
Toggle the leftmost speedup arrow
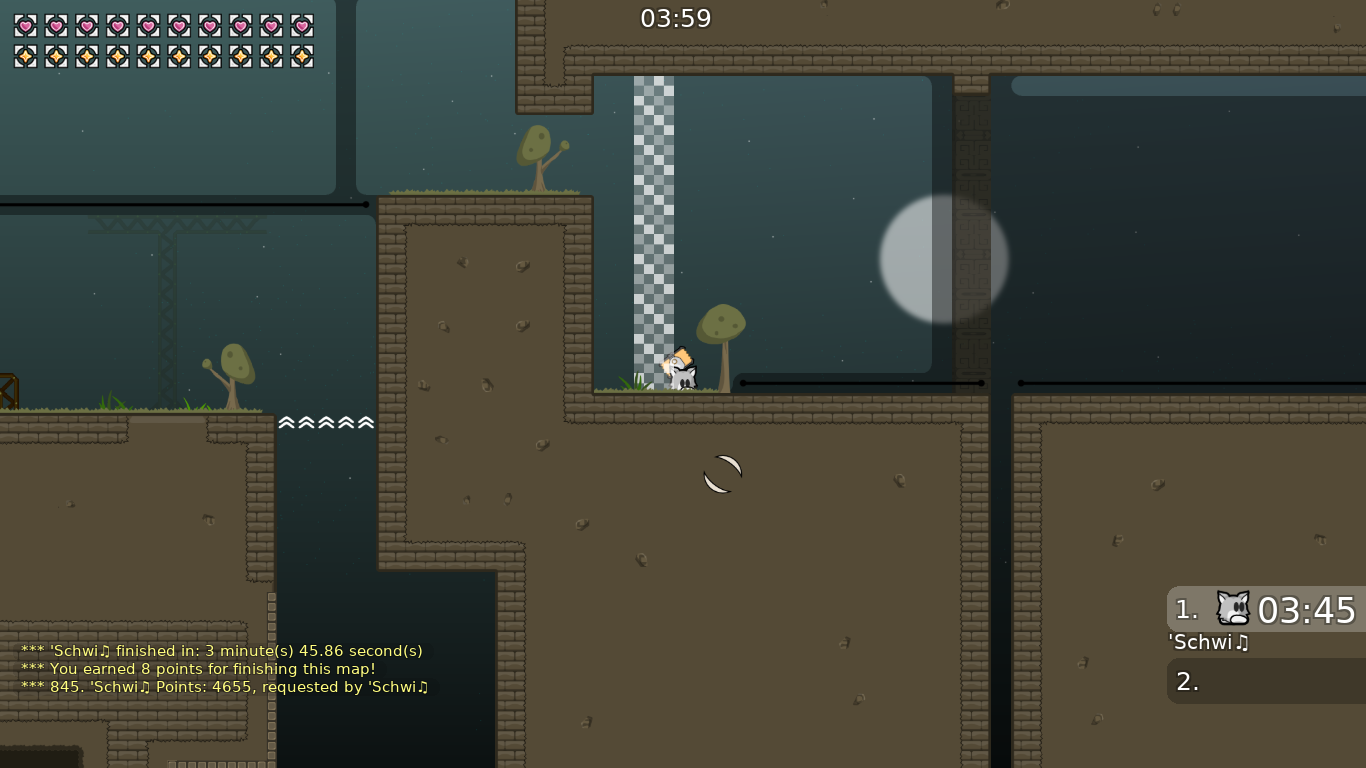click(285, 422)
